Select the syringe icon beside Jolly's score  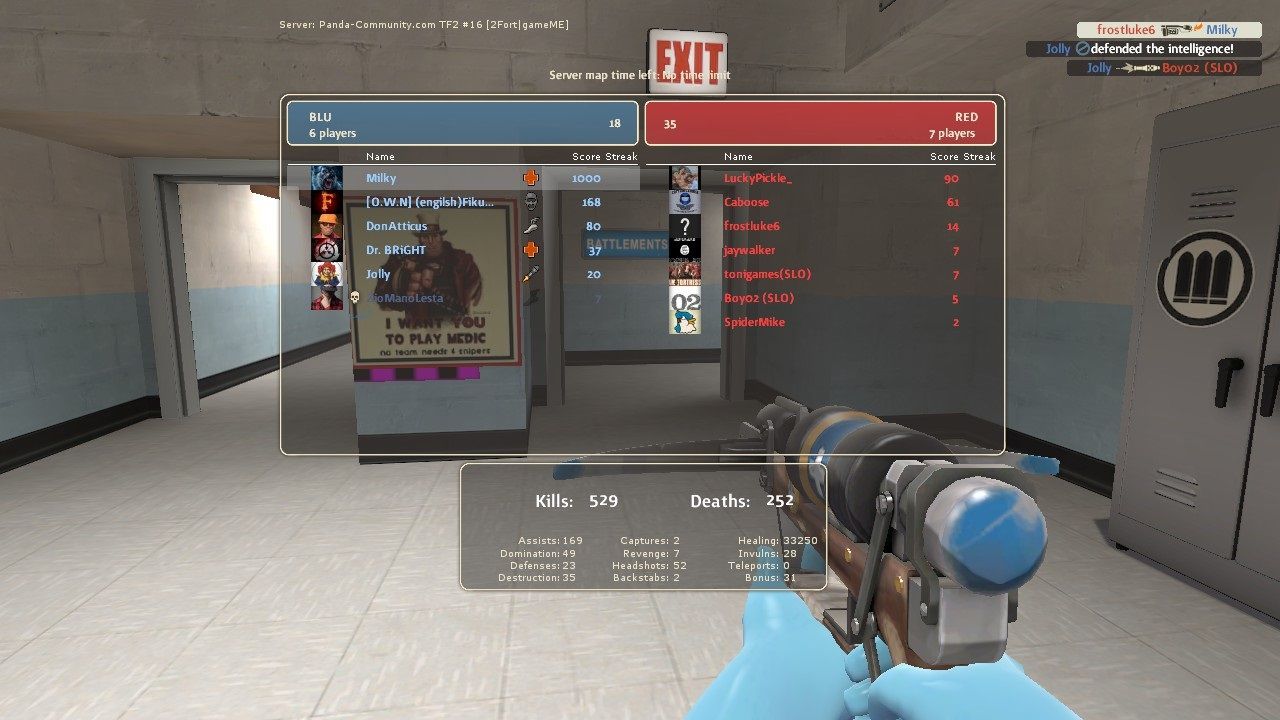click(x=530, y=273)
